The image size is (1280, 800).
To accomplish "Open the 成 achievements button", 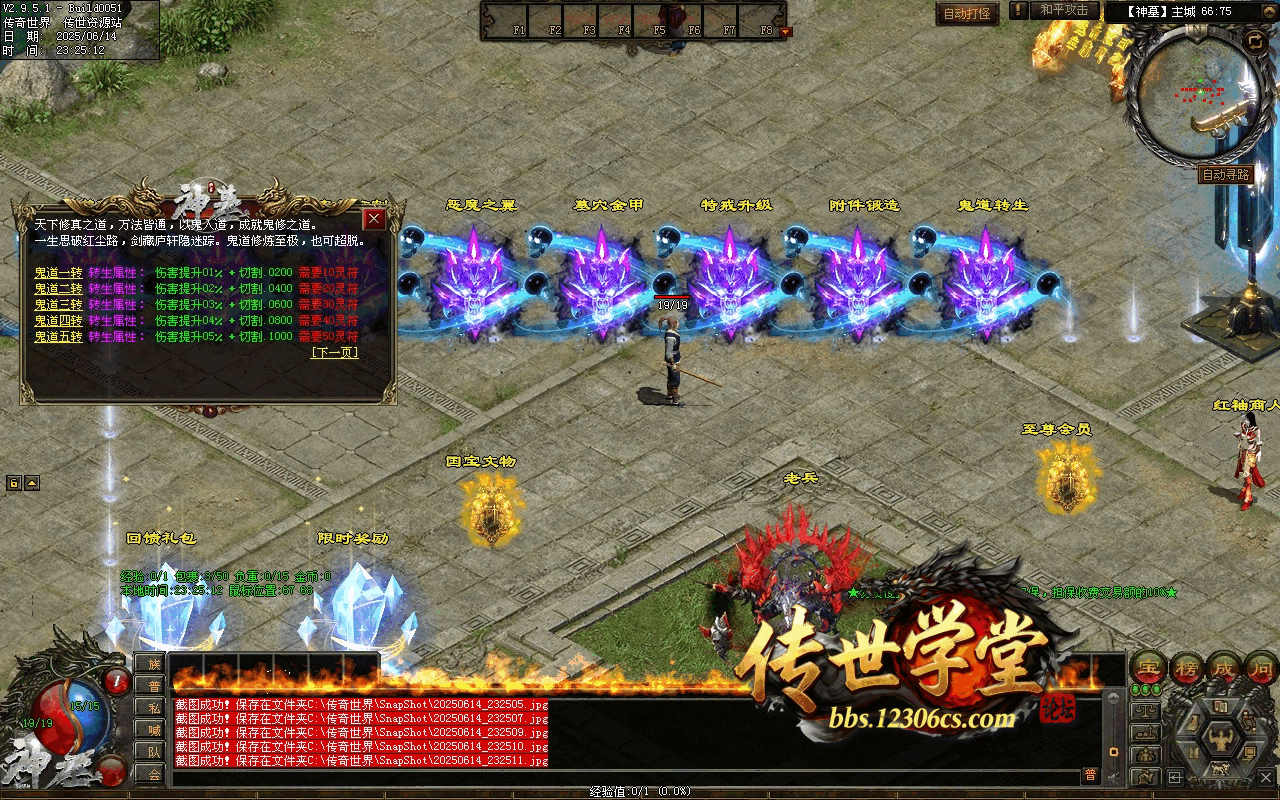I will pyautogui.click(x=1226, y=667).
